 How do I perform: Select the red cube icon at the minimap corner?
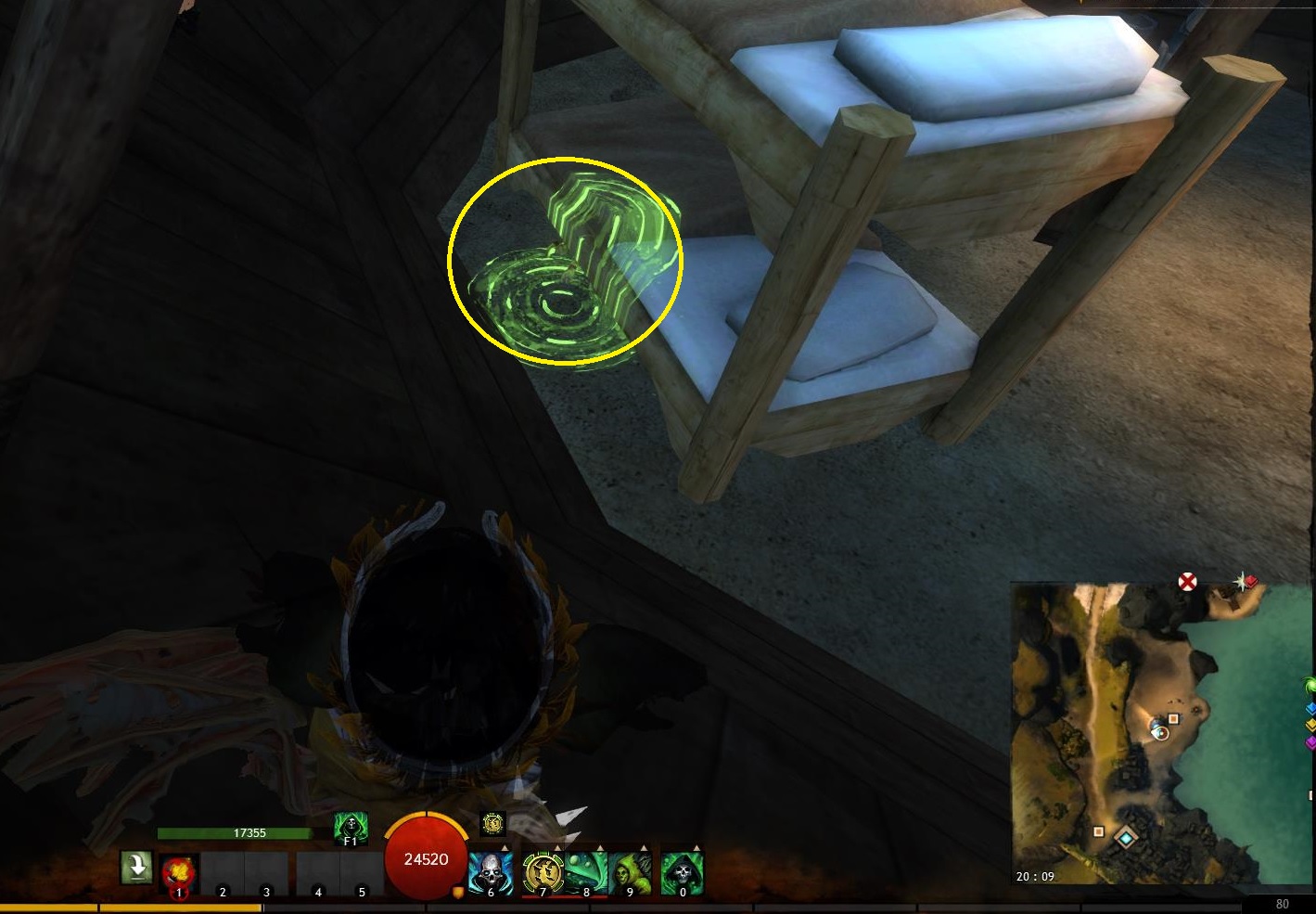[1251, 582]
